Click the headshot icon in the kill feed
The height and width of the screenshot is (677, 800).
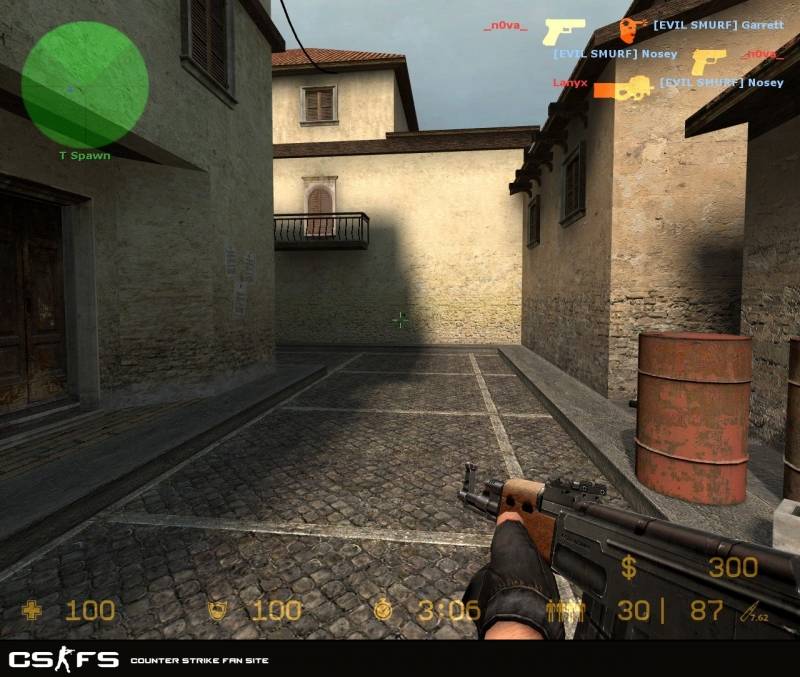631,30
